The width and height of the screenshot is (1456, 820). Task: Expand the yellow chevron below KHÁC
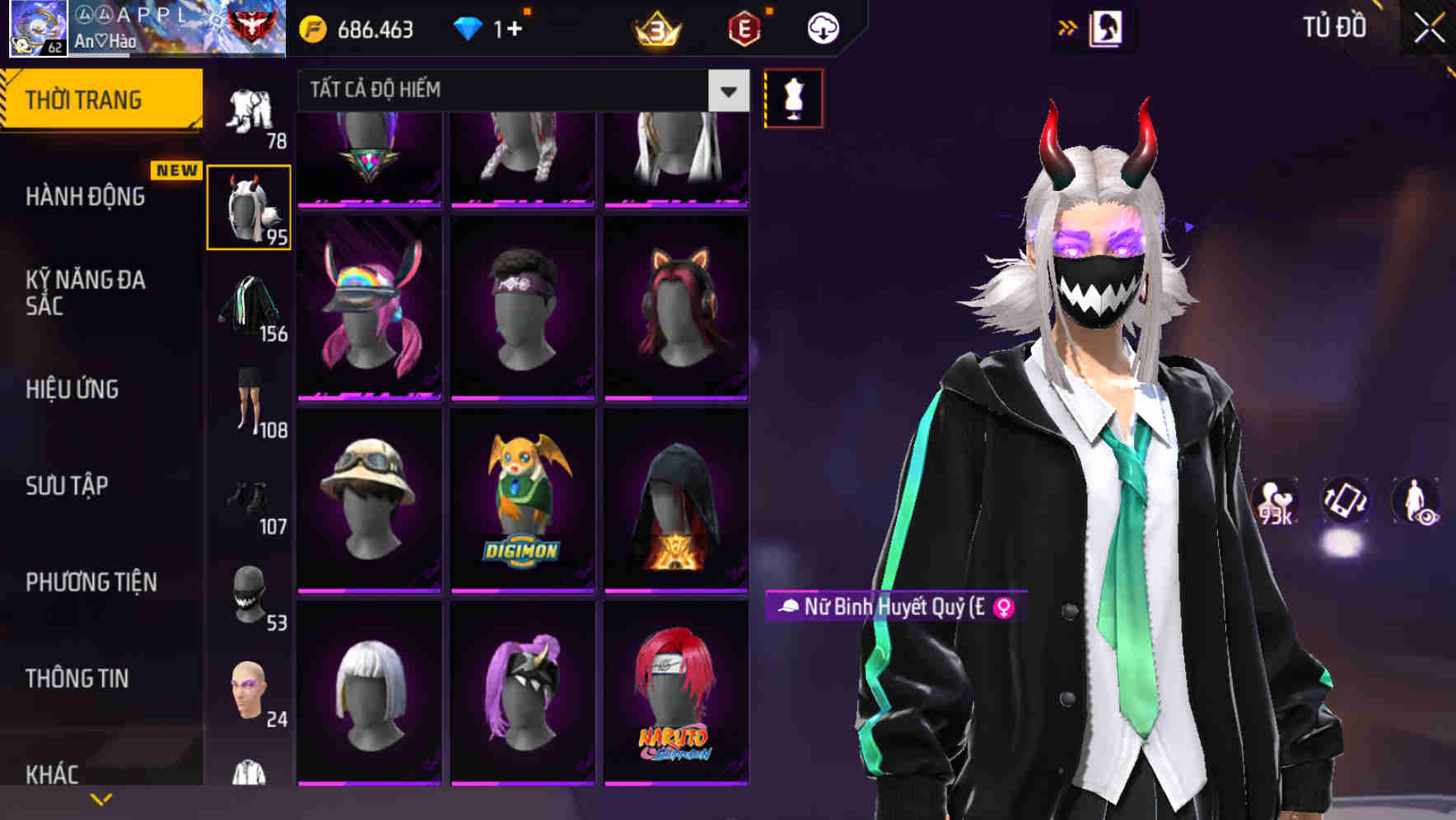(x=99, y=797)
